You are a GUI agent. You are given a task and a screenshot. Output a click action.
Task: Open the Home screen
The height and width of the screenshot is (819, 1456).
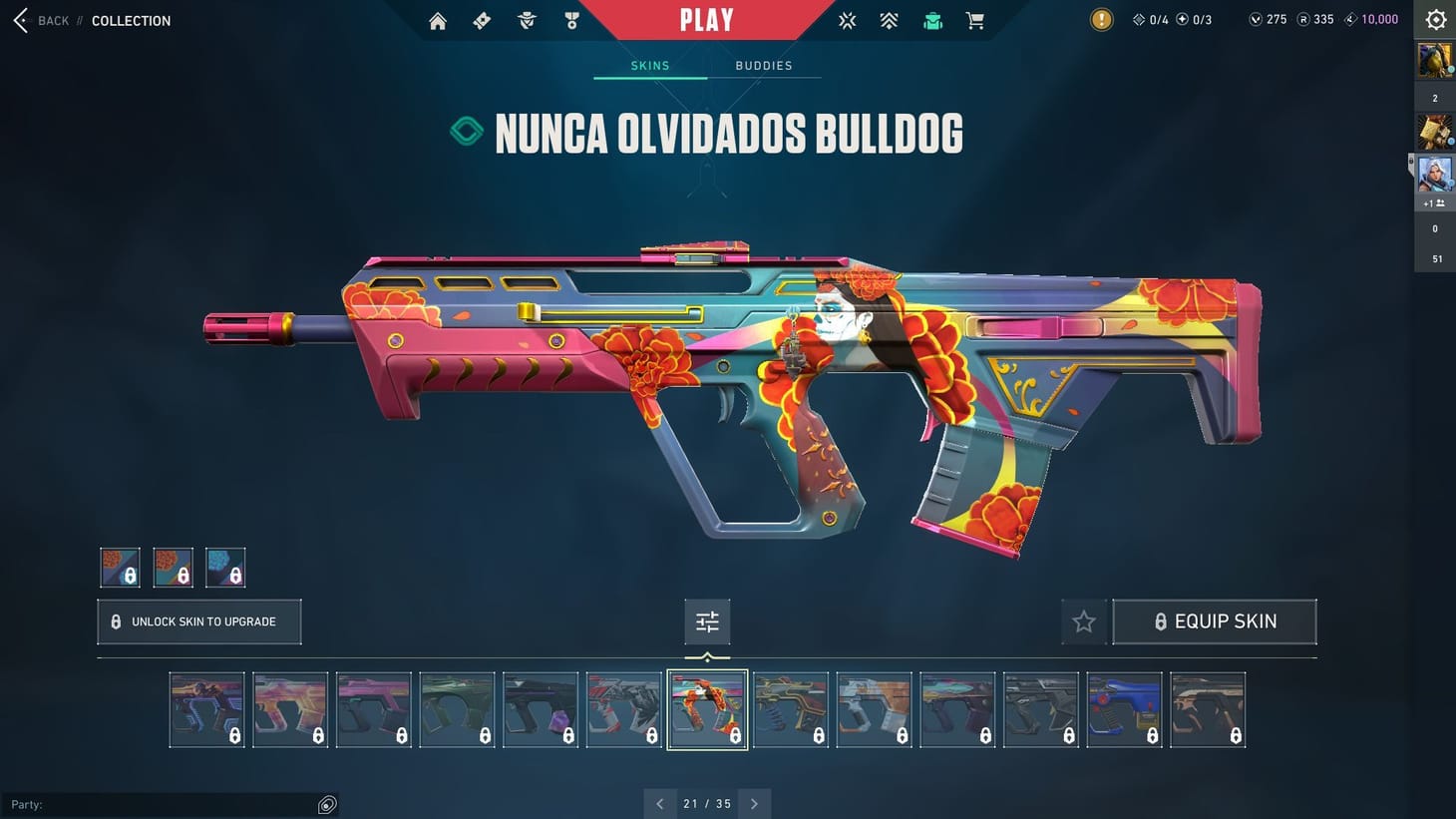(x=437, y=19)
